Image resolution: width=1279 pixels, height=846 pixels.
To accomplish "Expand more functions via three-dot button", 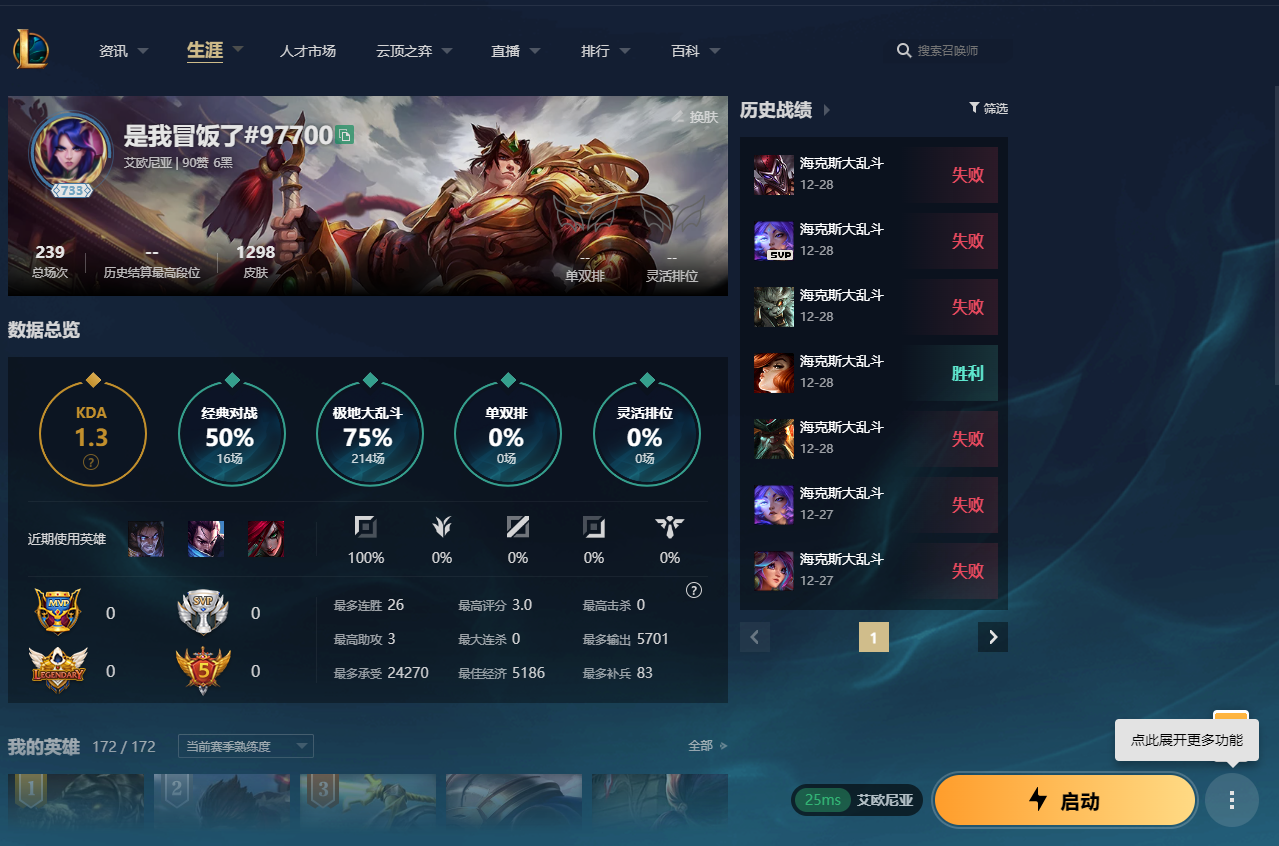I will 1232,800.
